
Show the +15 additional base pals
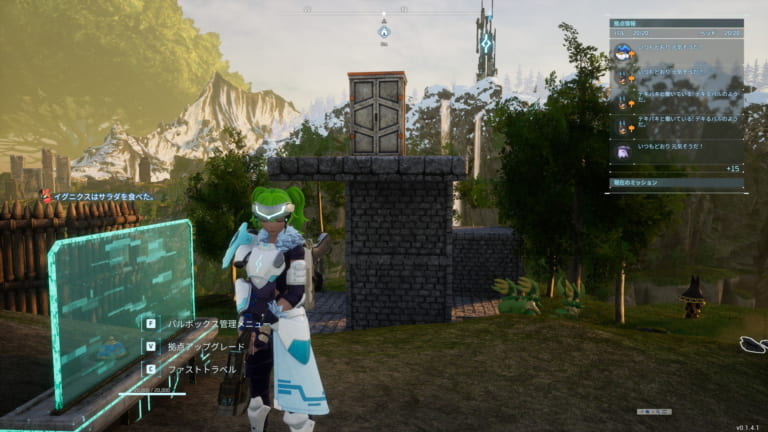pyautogui.click(x=732, y=168)
